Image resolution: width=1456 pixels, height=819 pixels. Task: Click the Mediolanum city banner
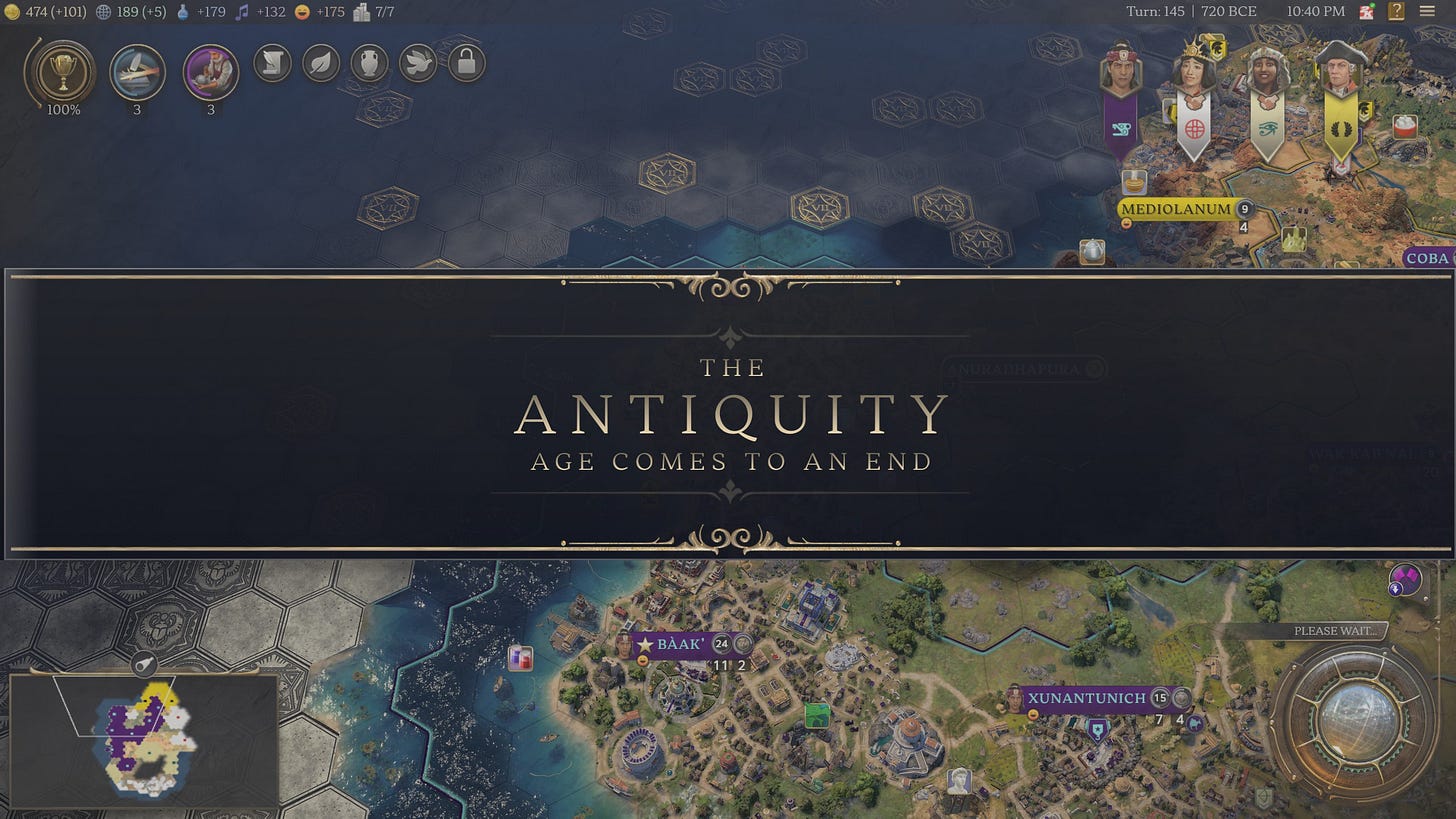(1176, 210)
